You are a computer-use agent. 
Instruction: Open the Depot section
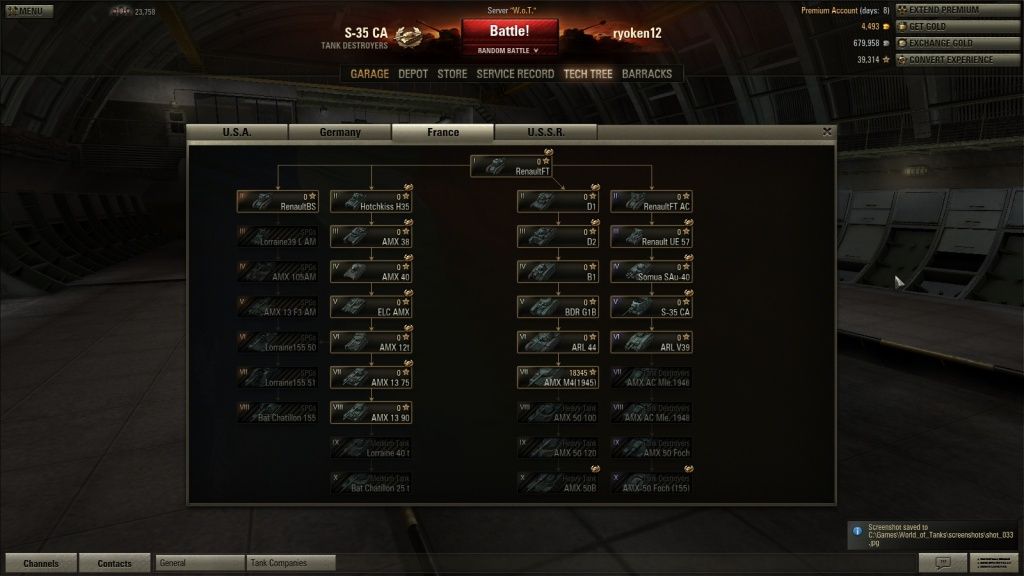click(413, 74)
